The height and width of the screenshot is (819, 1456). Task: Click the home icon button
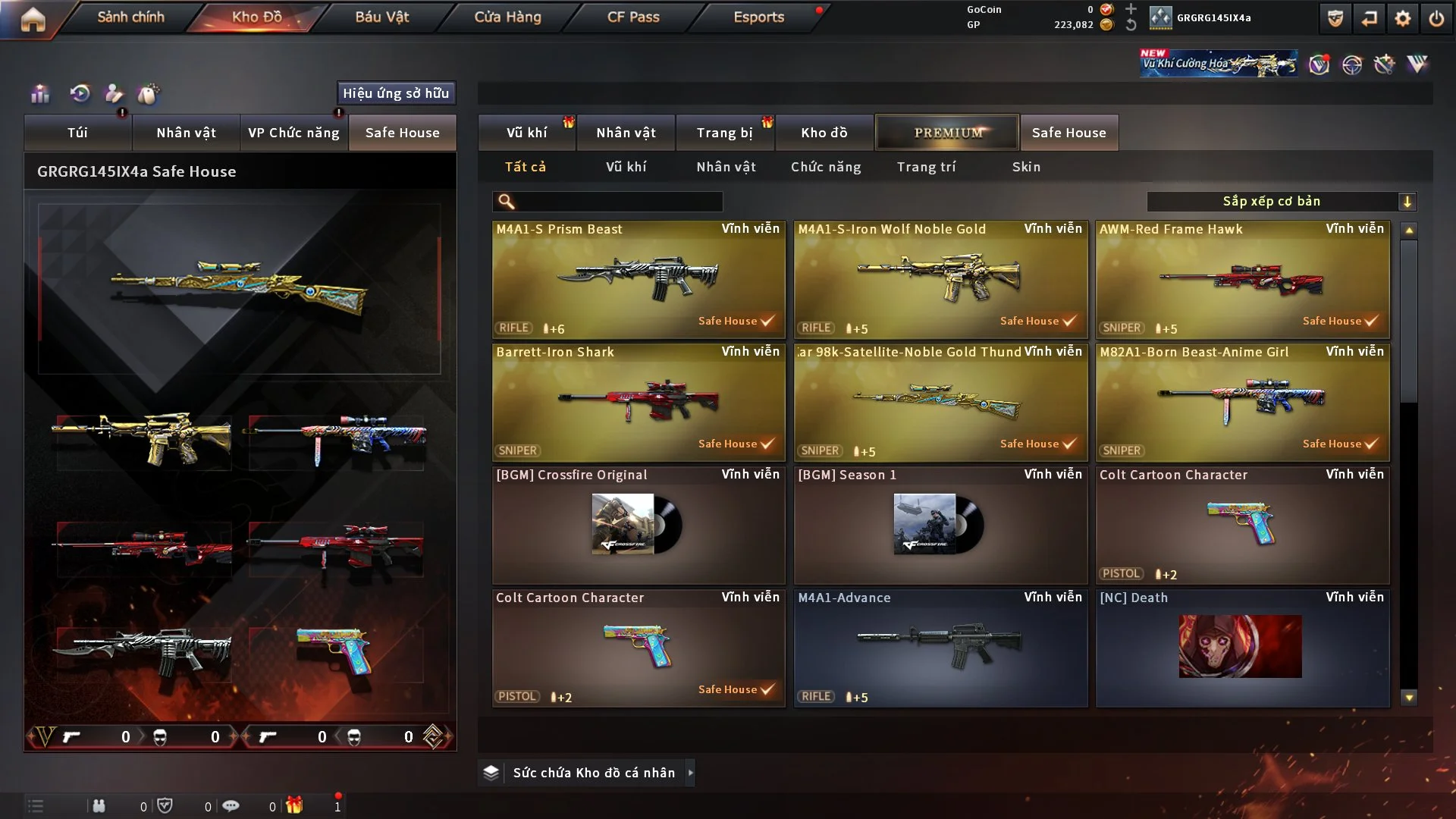tap(33, 19)
